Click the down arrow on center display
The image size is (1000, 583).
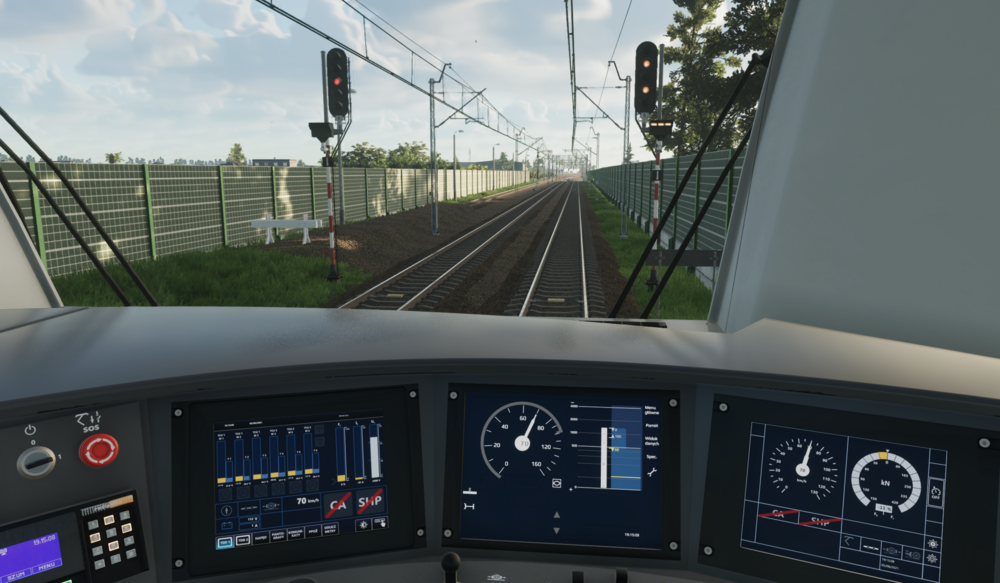coord(557,528)
